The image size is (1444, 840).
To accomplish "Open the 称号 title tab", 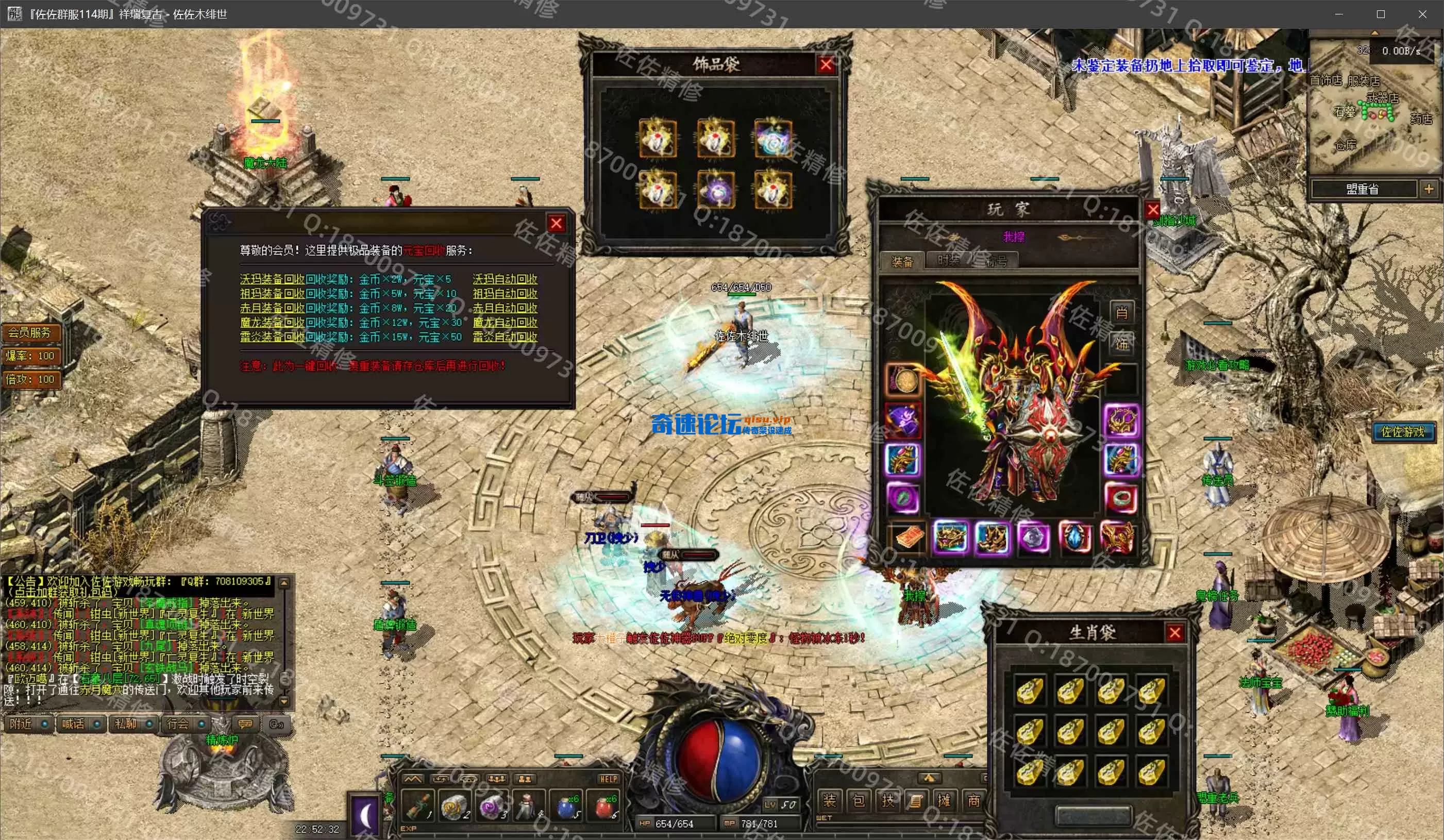I will coord(997,262).
